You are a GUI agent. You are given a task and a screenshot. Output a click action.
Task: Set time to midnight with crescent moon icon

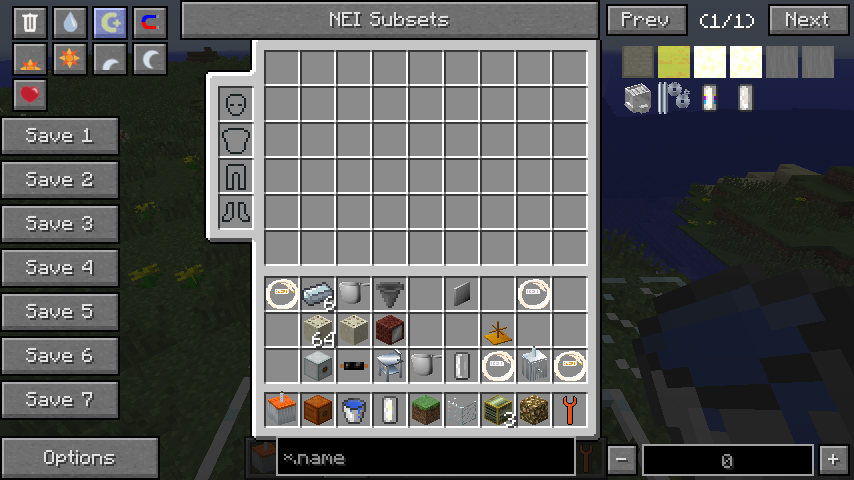pos(149,60)
